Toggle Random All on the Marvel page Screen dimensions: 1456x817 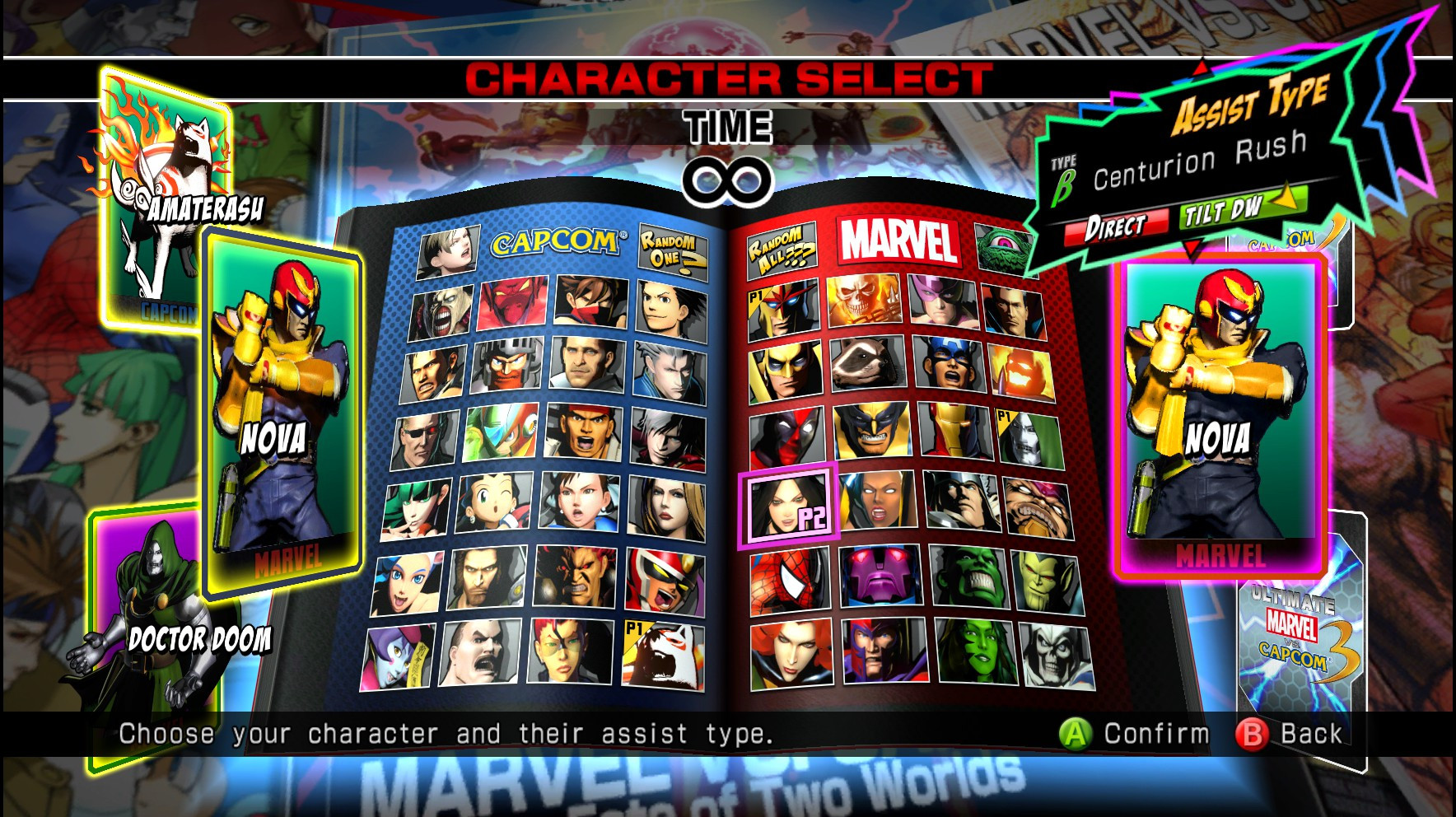point(782,249)
